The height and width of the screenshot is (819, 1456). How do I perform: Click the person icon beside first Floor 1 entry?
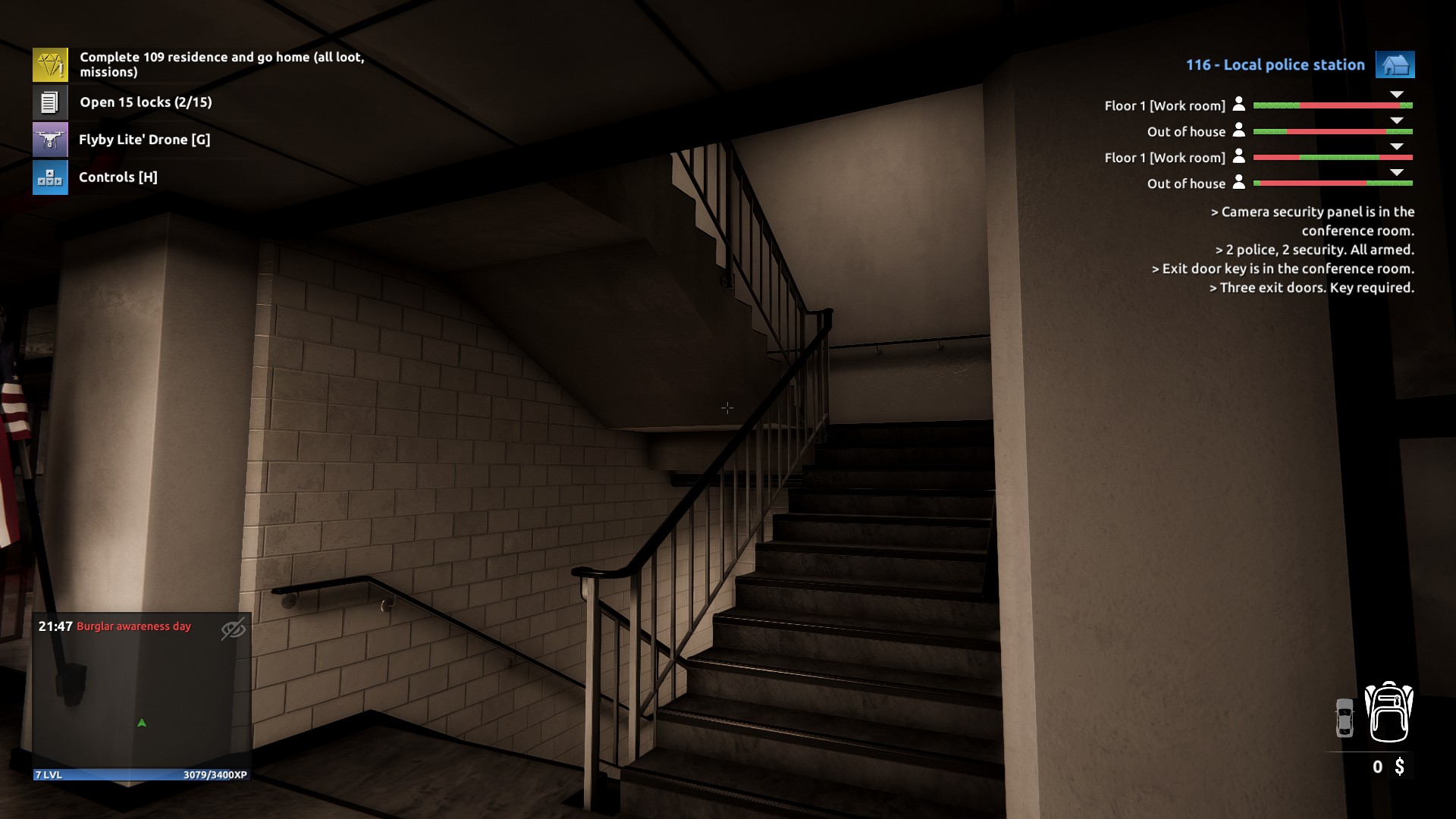[x=1240, y=105]
